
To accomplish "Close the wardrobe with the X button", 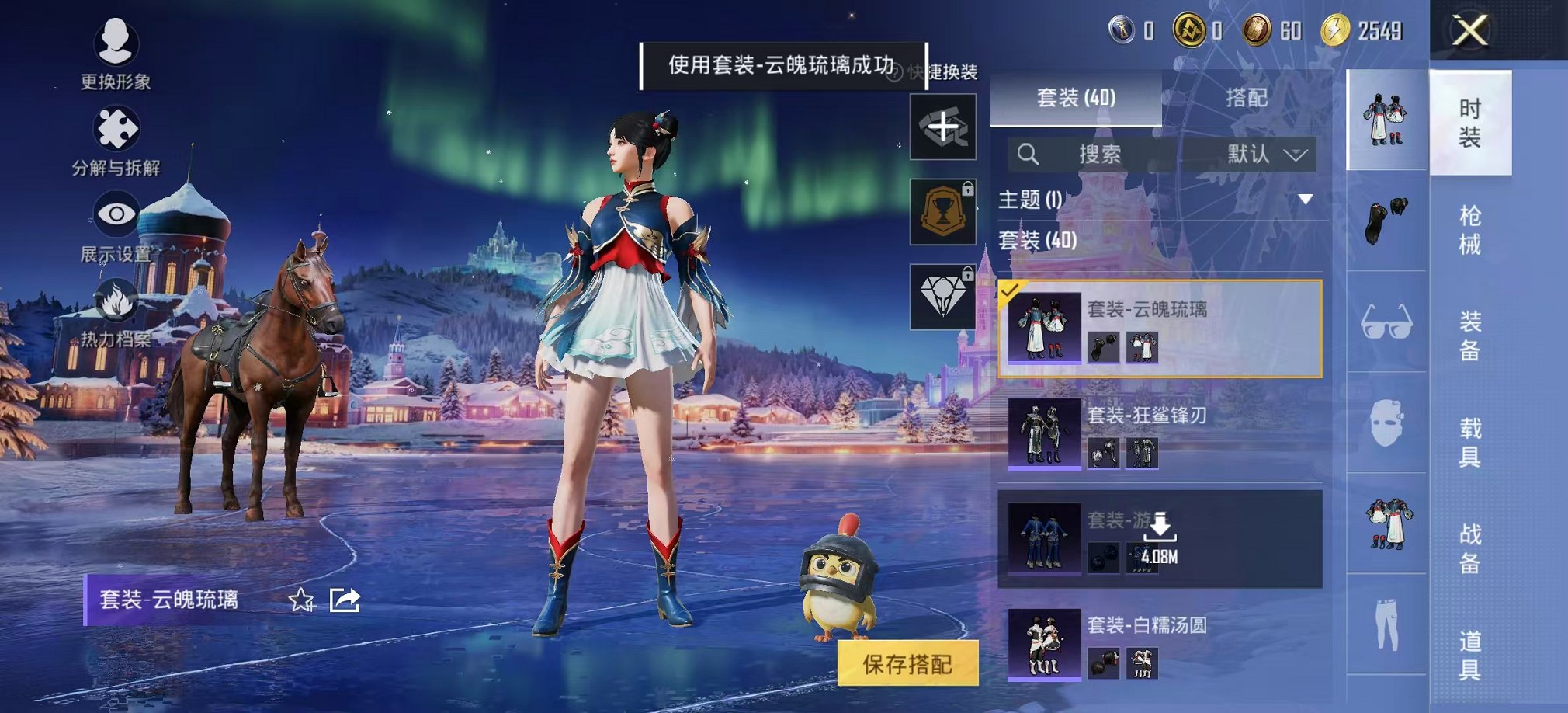I will pyautogui.click(x=1469, y=31).
